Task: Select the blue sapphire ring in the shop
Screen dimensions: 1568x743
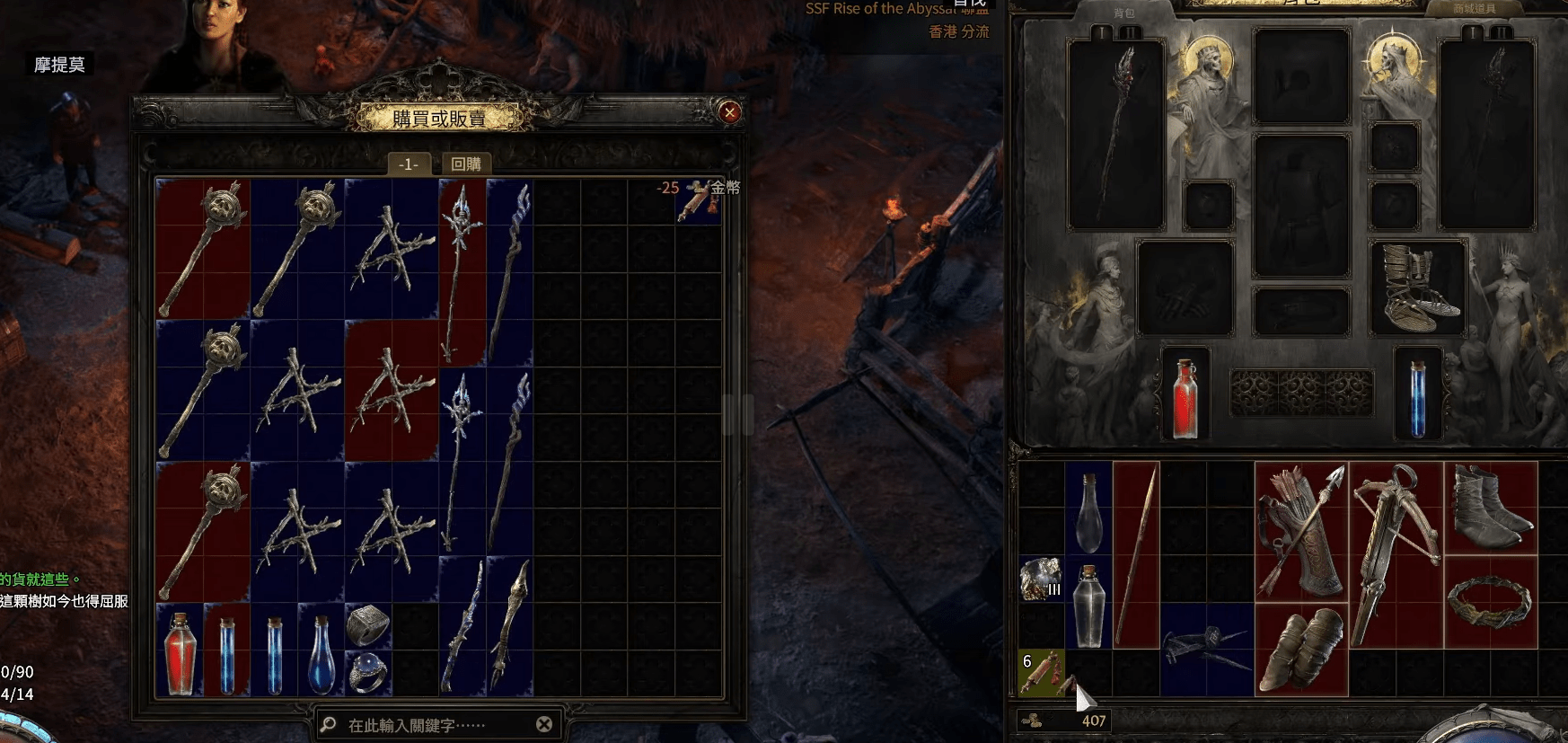Action: 367,673
